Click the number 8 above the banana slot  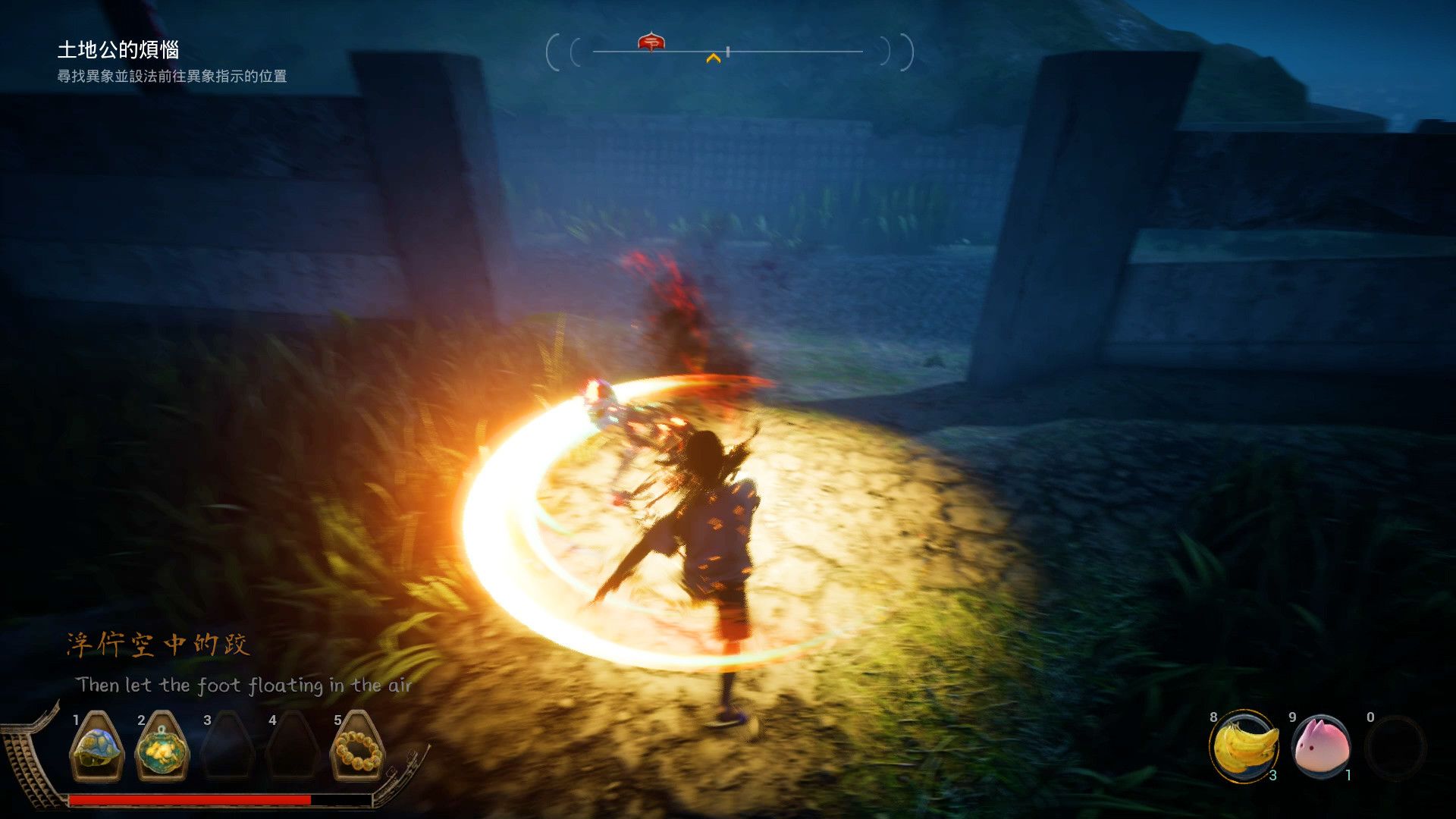pos(1215,717)
